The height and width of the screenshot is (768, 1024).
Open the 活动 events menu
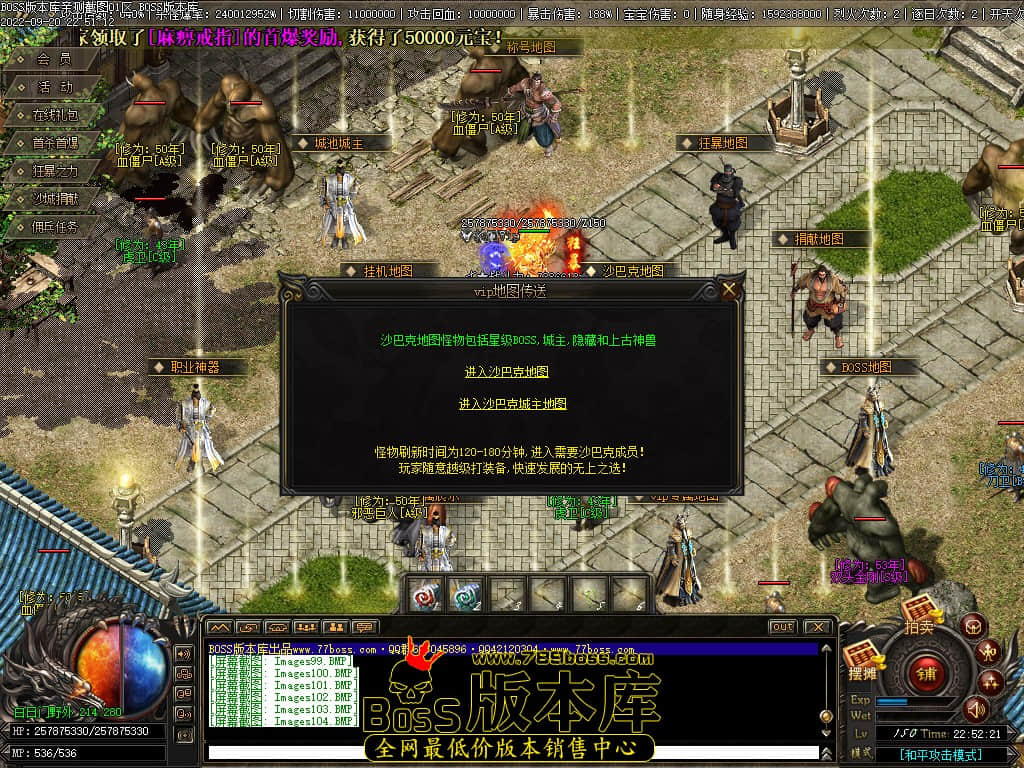coord(55,87)
